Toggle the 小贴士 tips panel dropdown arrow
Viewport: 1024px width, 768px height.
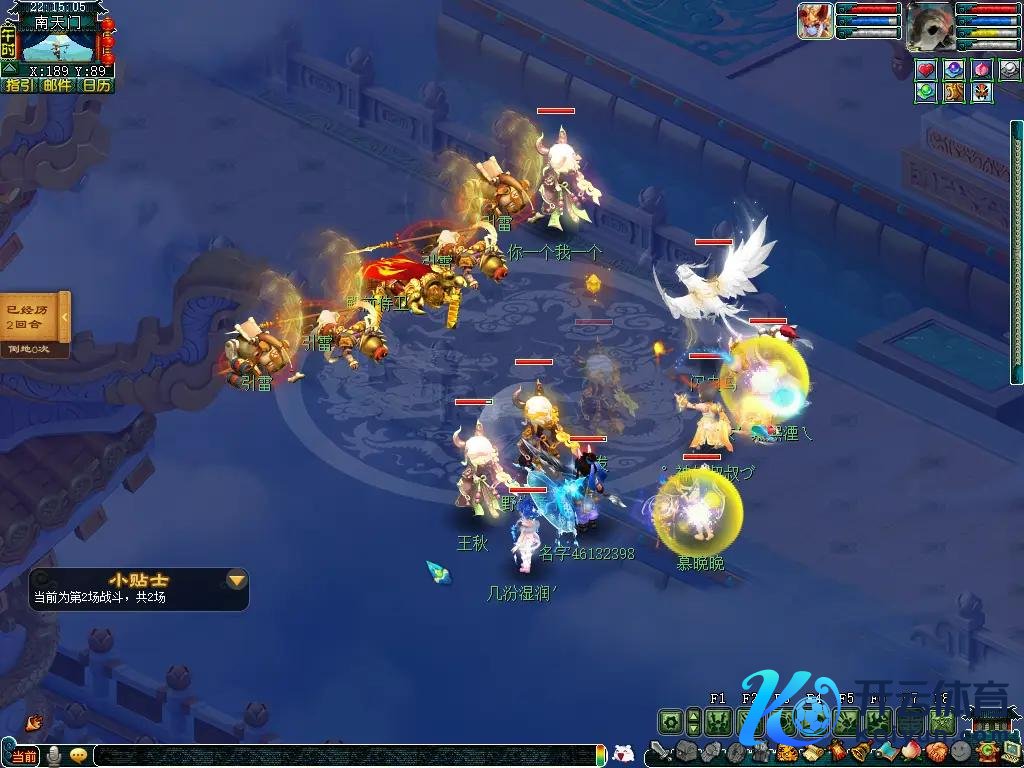pyautogui.click(x=236, y=579)
